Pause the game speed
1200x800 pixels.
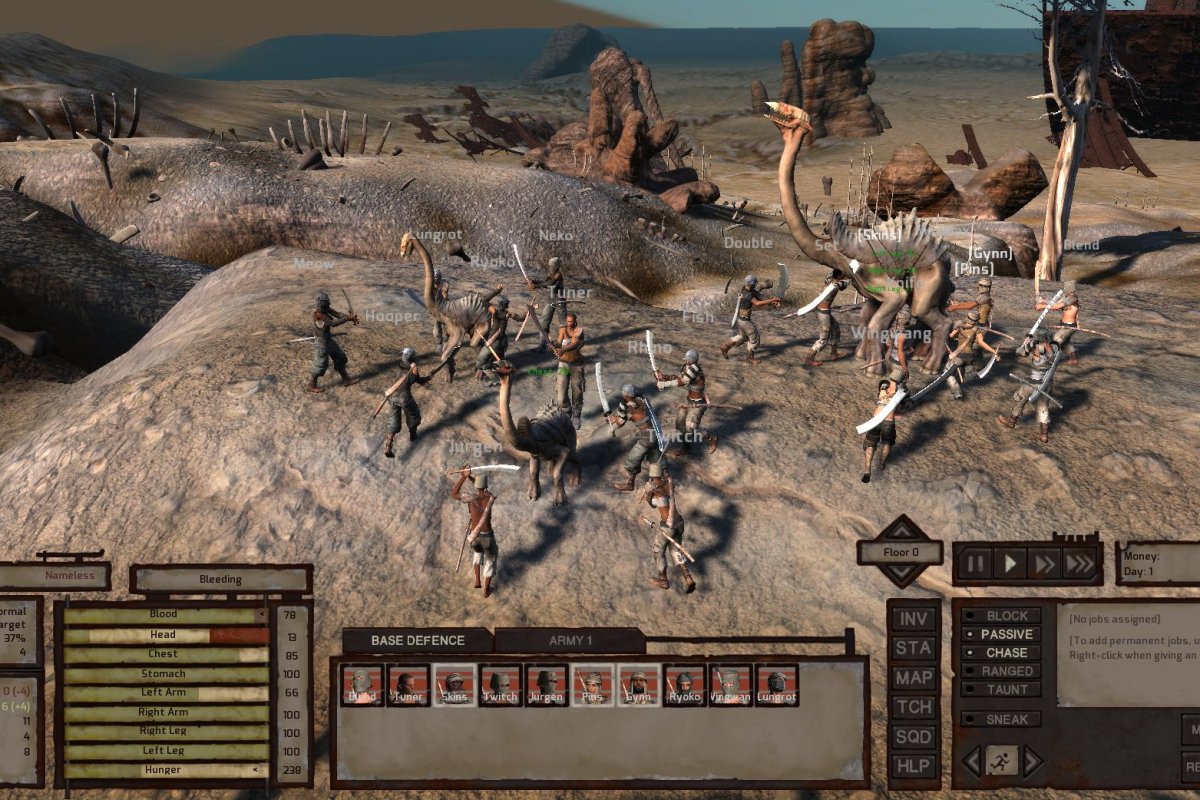pos(975,564)
